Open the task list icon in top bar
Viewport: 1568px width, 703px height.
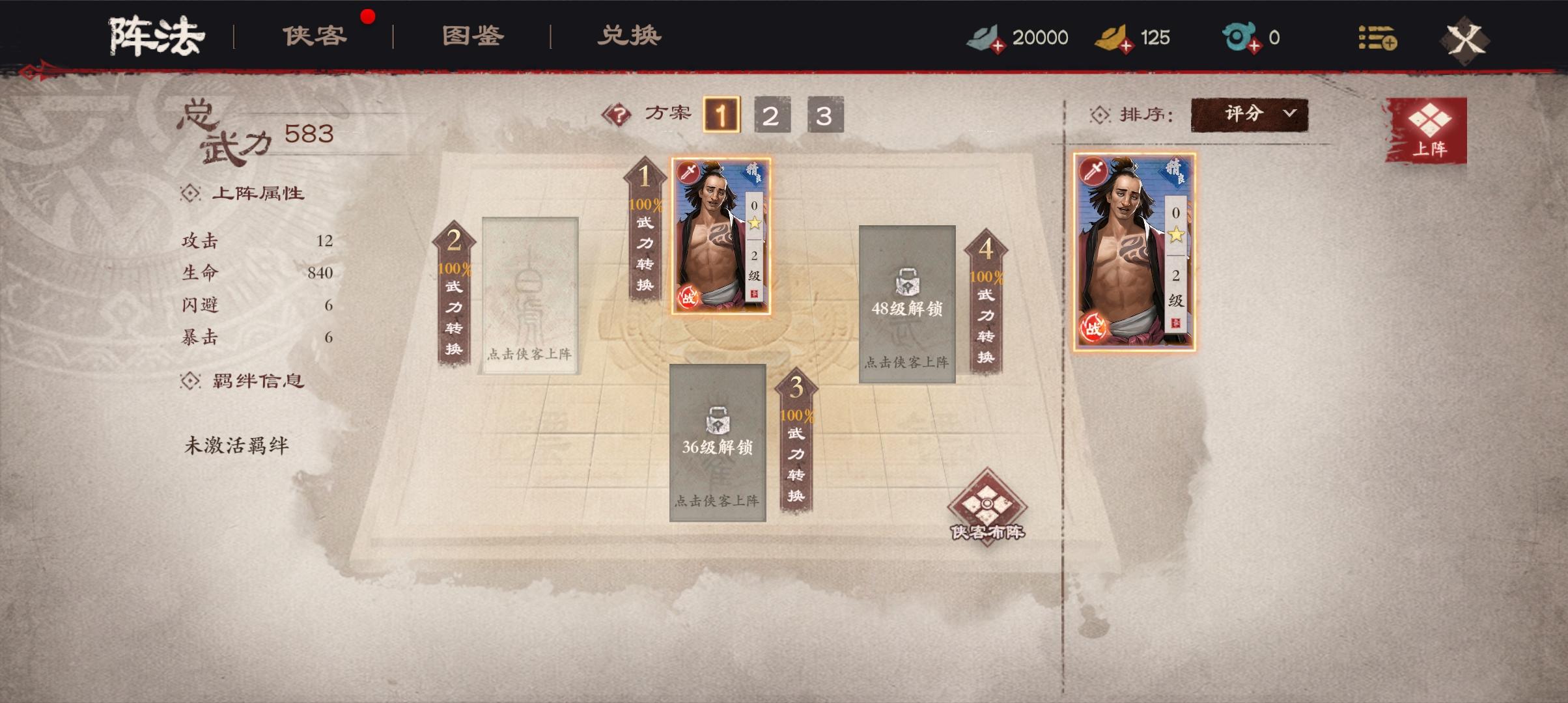point(1379,39)
